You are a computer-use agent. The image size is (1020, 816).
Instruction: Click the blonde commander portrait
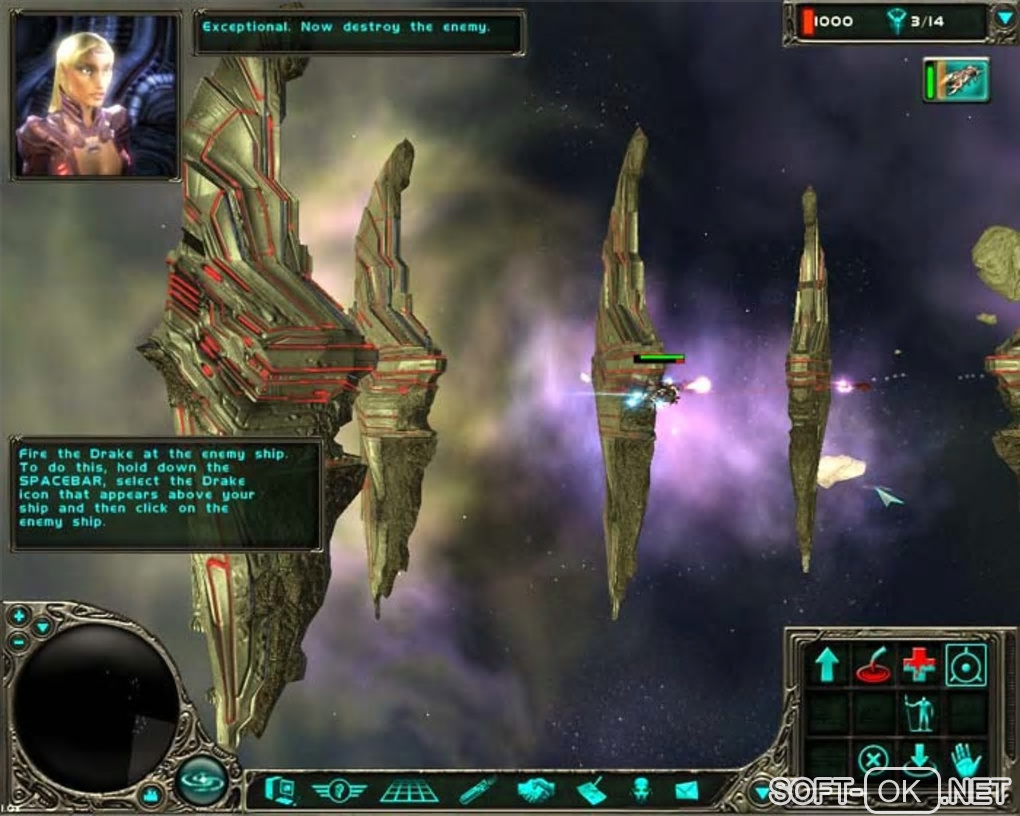pyautogui.click(x=96, y=95)
